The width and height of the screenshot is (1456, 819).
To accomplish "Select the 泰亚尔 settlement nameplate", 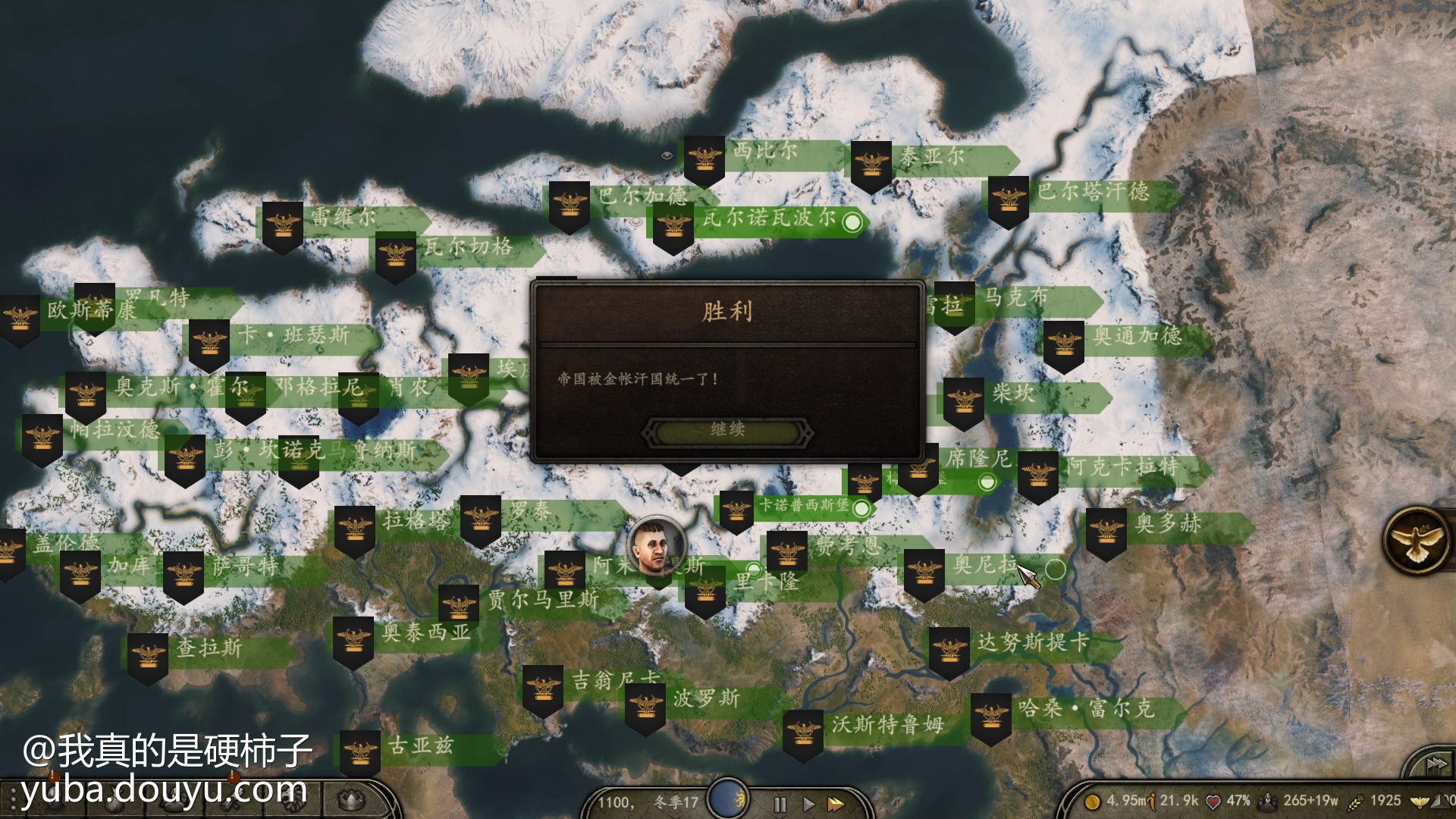I will pos(933,158).
